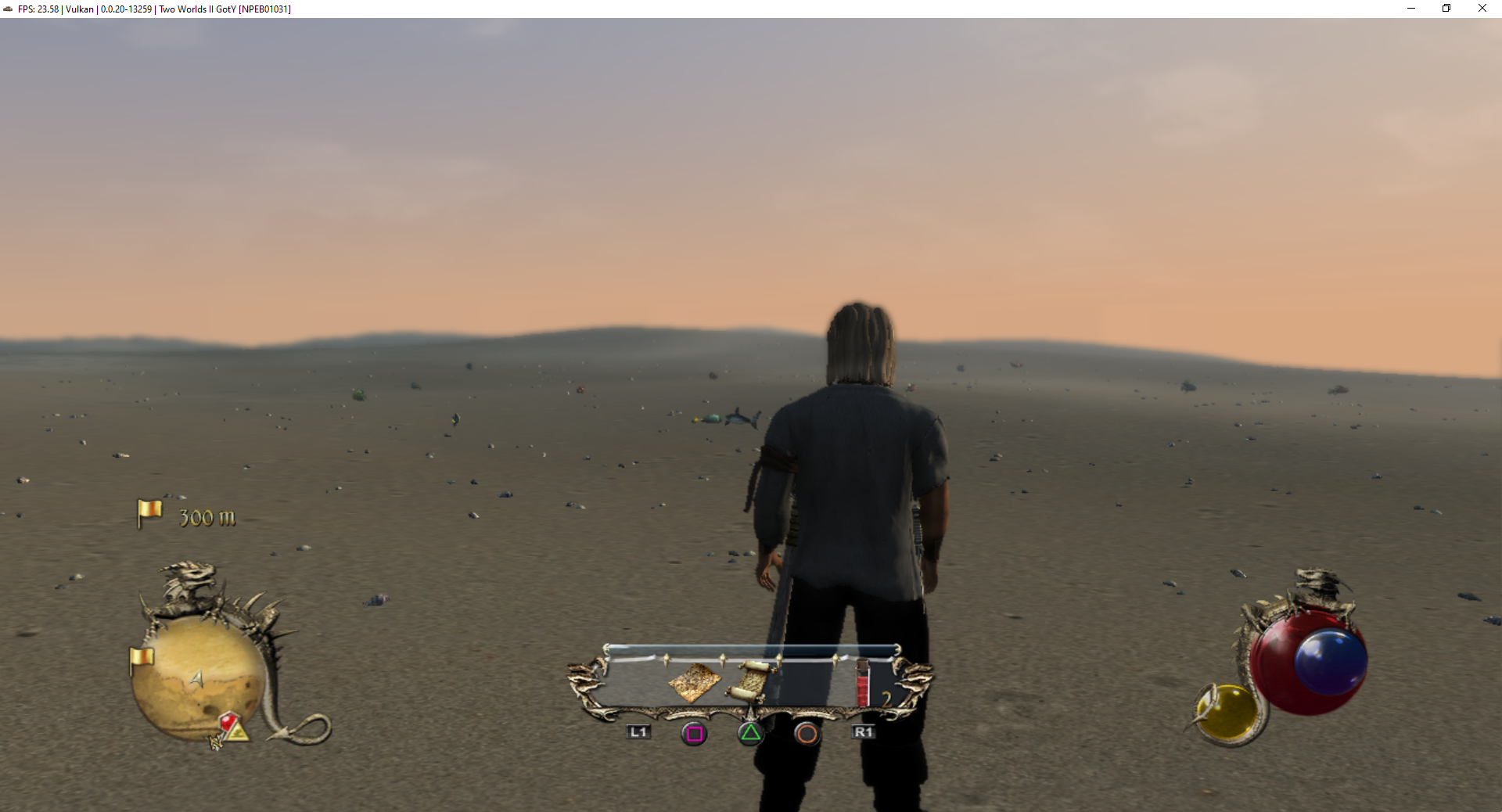Click the ruby quest marker below the minimap
This screenshot has width=1502, height=812.
[x=228, y=719]
